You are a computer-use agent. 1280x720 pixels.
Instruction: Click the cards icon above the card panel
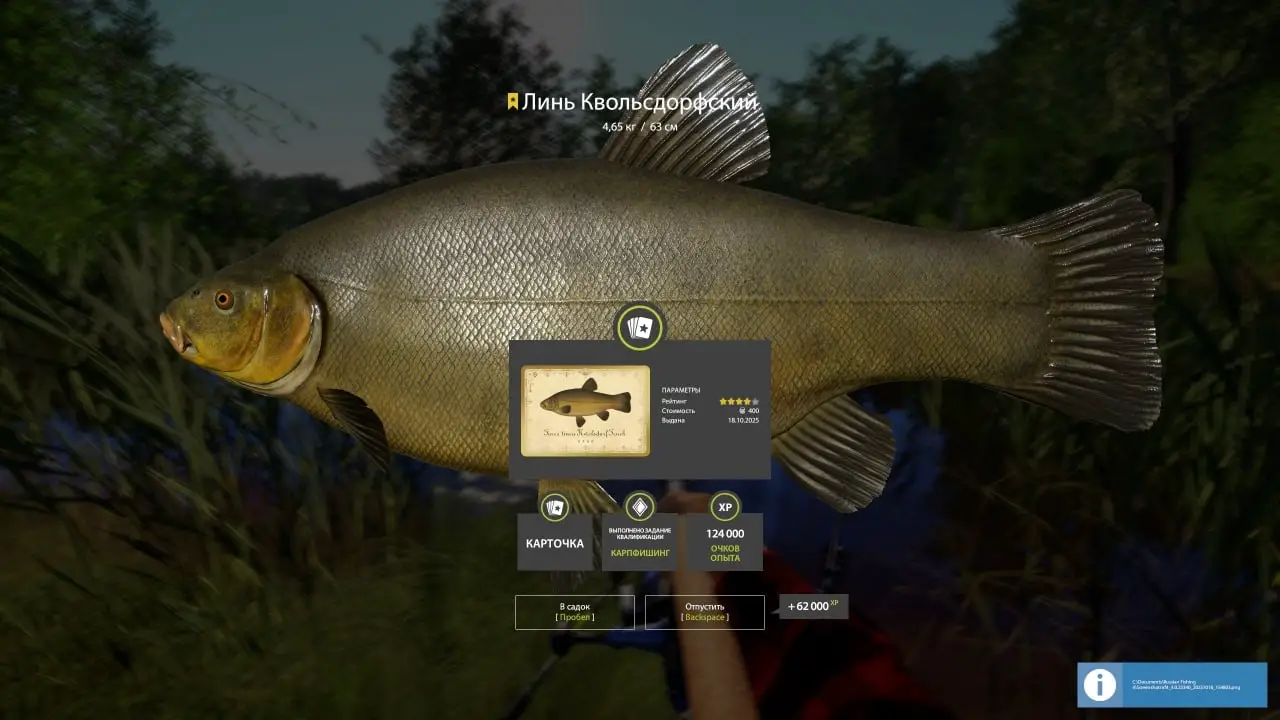639,327
